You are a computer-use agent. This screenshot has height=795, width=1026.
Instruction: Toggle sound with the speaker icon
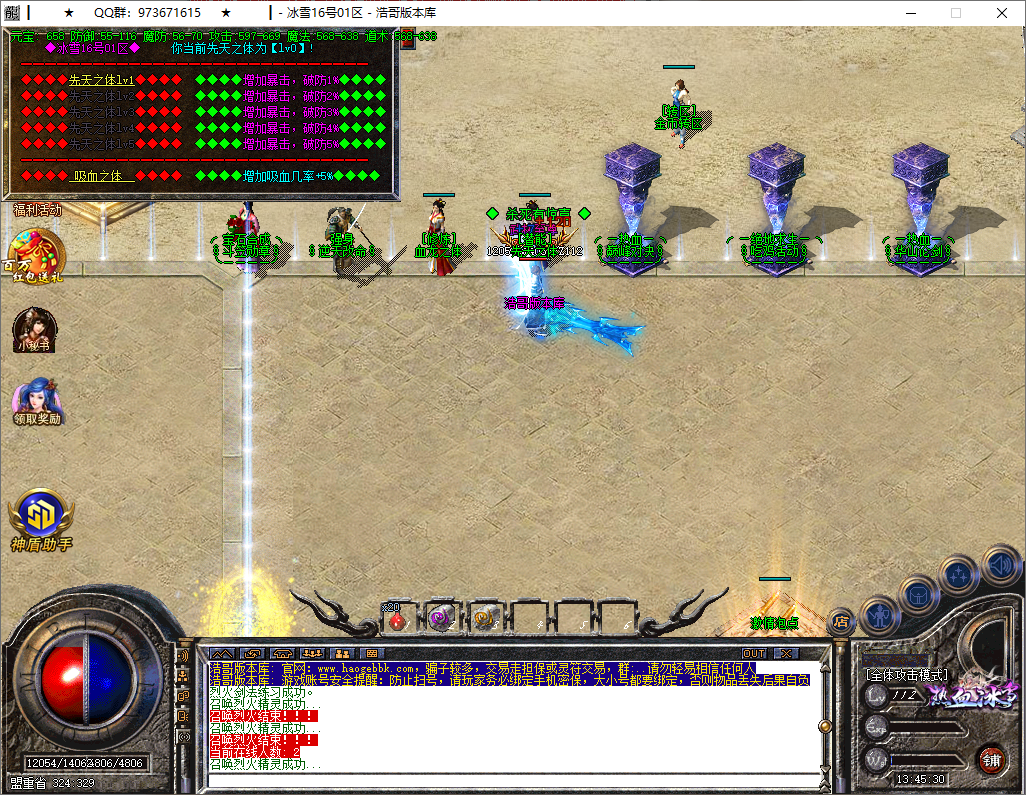coord(1000,565)
